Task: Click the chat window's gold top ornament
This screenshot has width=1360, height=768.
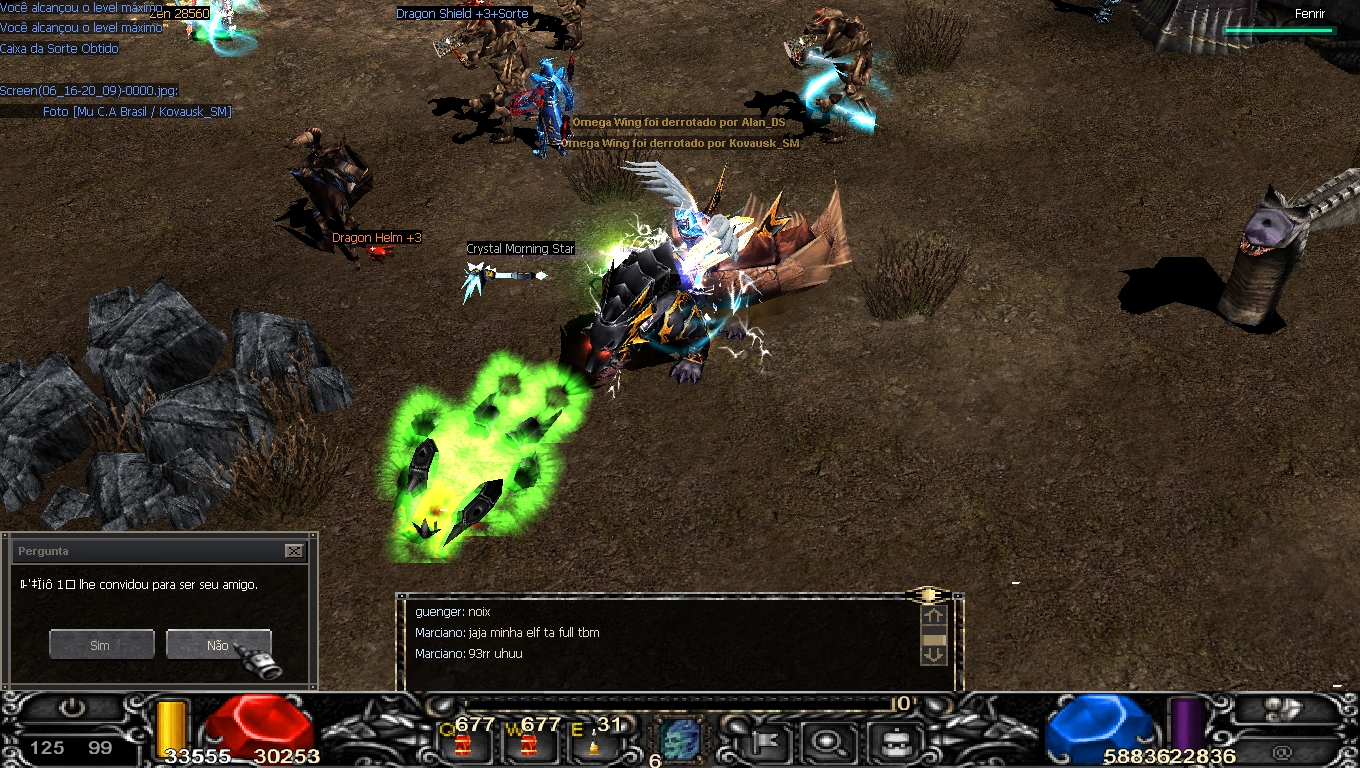Action: (927, 595)
